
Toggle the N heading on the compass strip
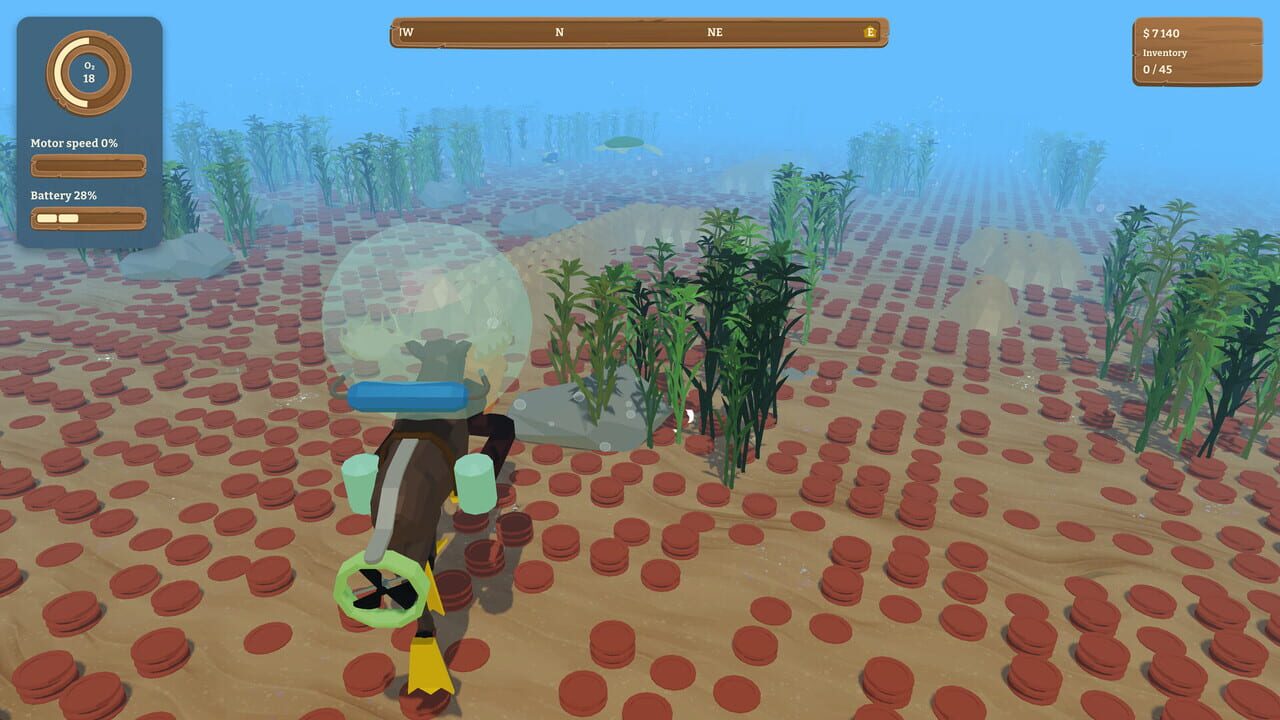[560, 32]
